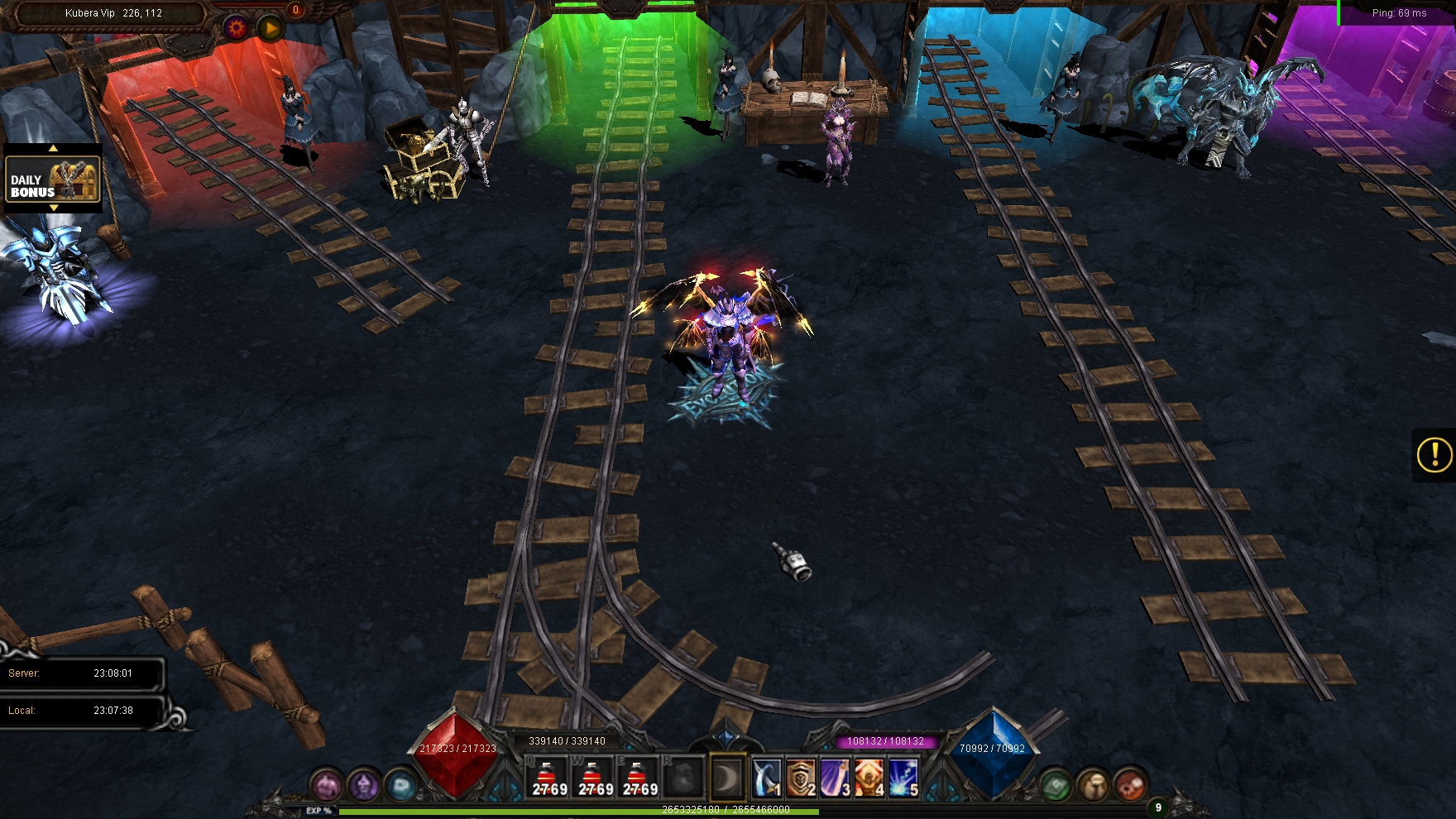The height and width of the screenshot is (819, 1456).
Task: Activate the curved blade skill numbered 1
Action: click(x=767, y=778)
